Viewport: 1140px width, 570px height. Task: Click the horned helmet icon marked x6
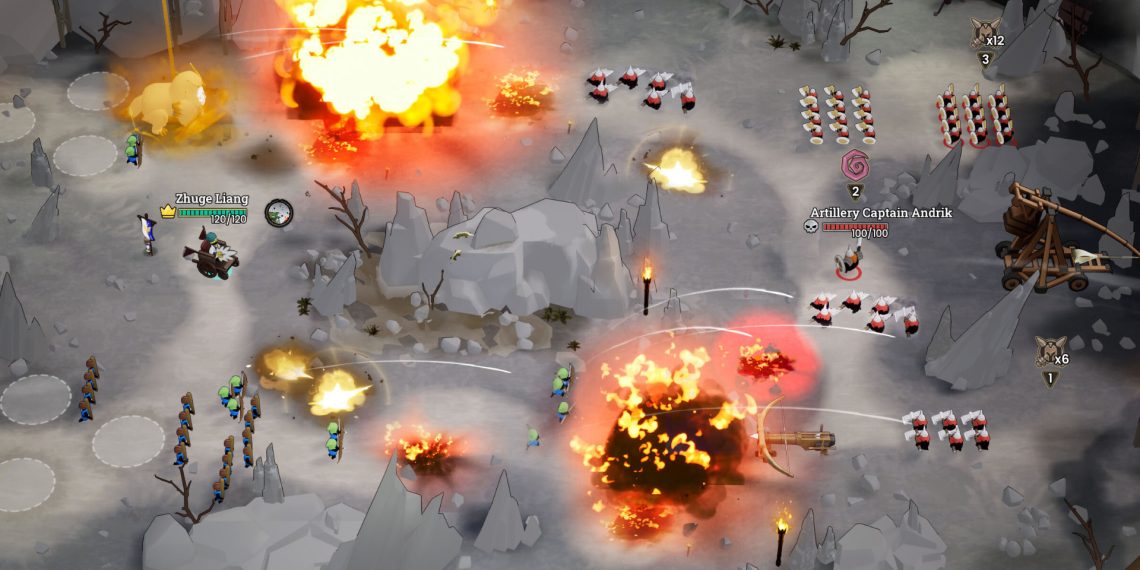1049,352
